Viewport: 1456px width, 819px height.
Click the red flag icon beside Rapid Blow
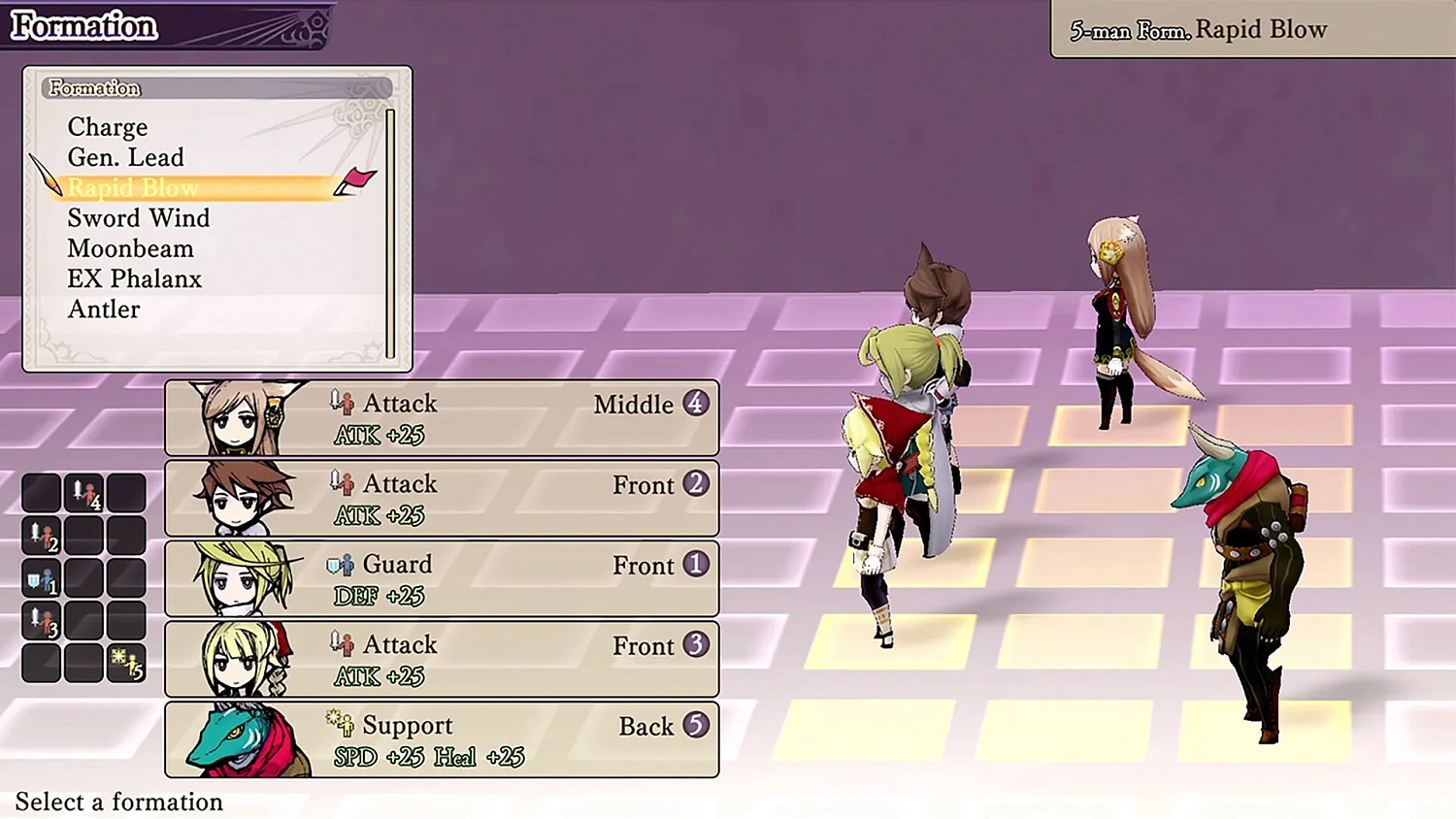pos(358,180)
